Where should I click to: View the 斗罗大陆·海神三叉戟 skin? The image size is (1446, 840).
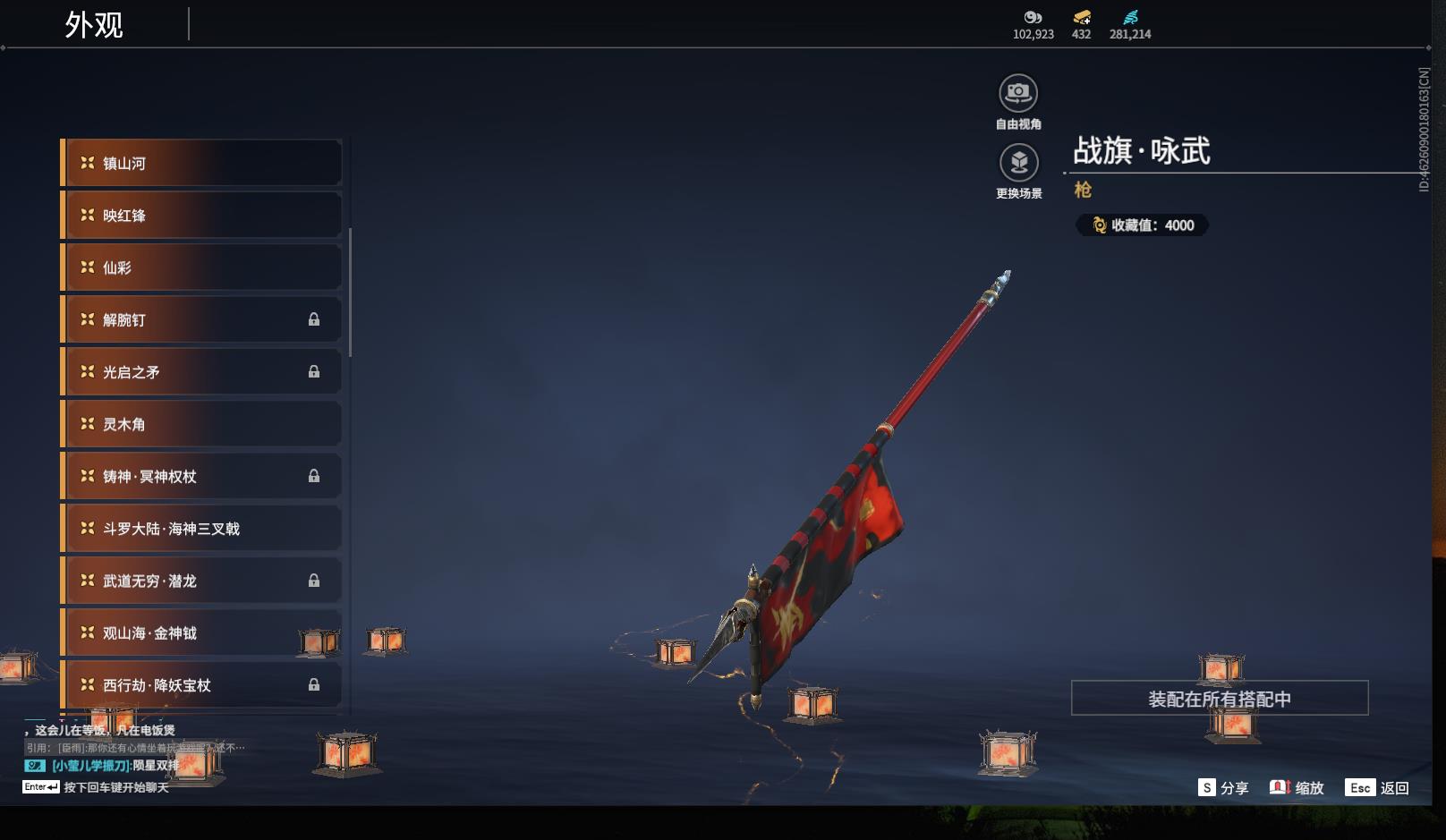tap(202, 529)
